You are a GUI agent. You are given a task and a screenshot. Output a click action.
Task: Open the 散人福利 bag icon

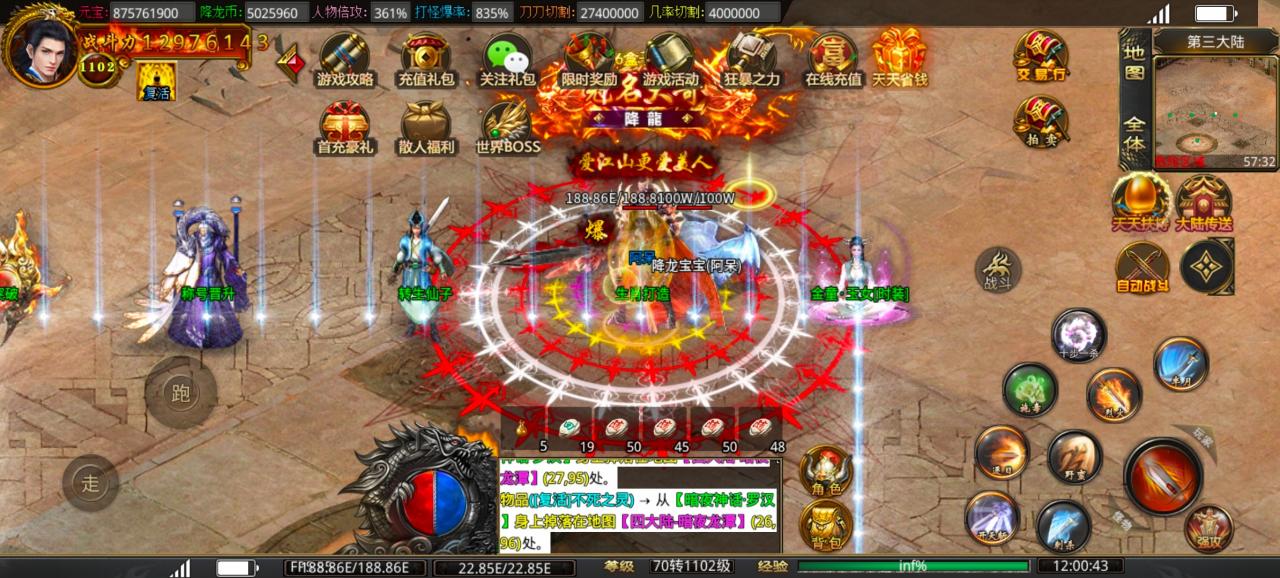426,125
